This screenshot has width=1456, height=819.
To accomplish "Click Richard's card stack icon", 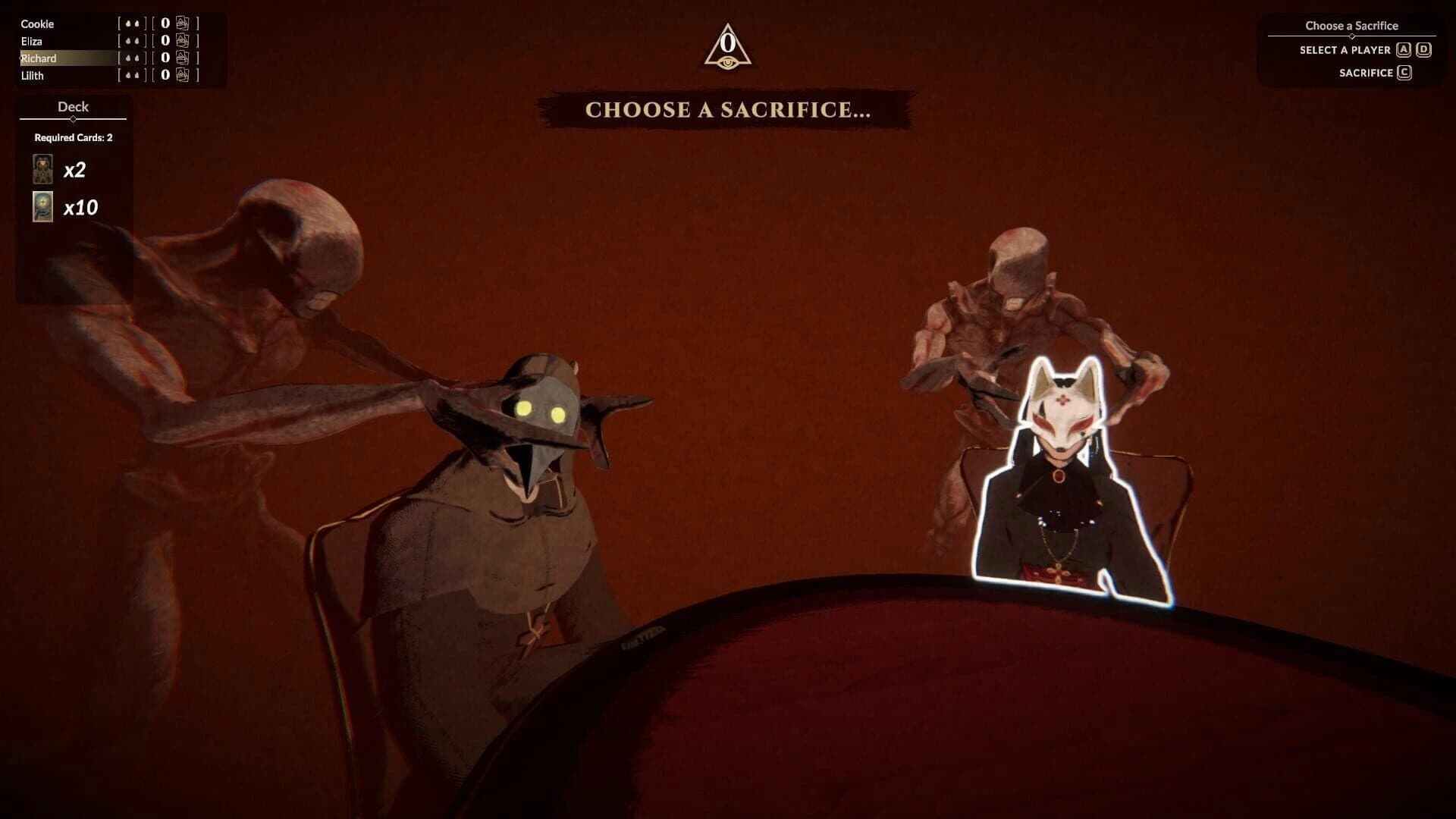I will coord(180,58).
